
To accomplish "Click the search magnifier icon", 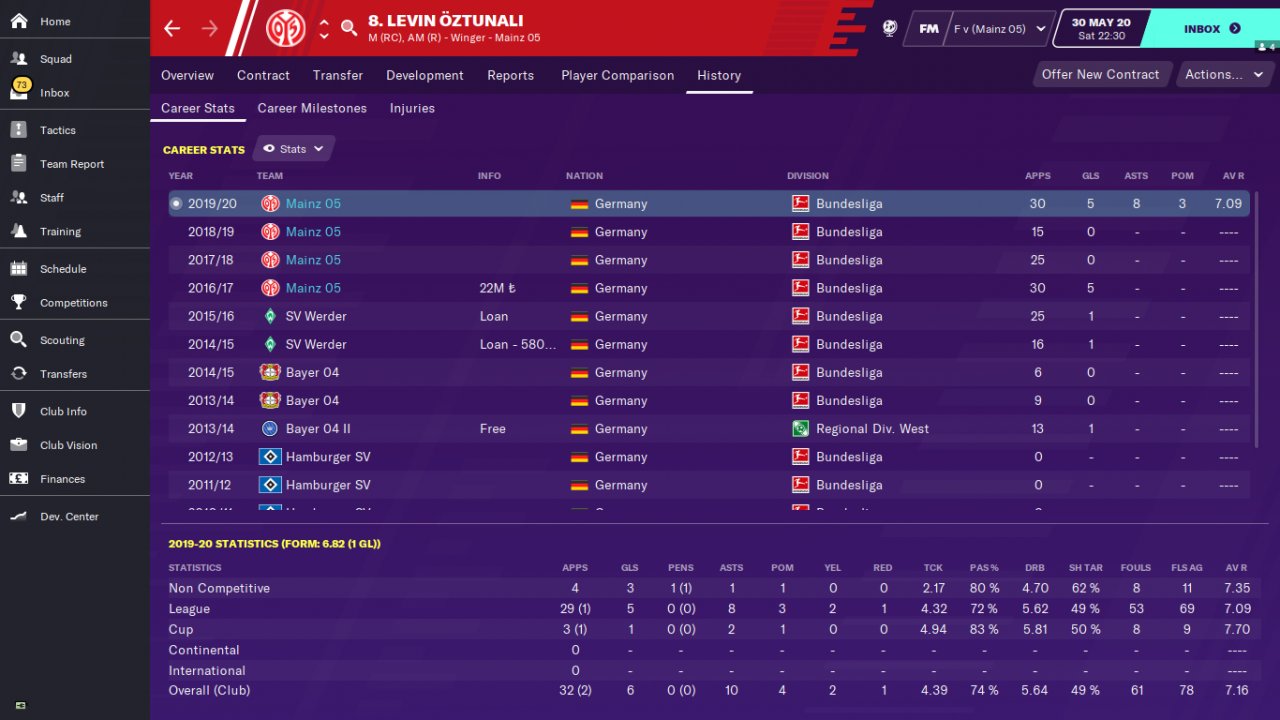I will pos(349,28).
